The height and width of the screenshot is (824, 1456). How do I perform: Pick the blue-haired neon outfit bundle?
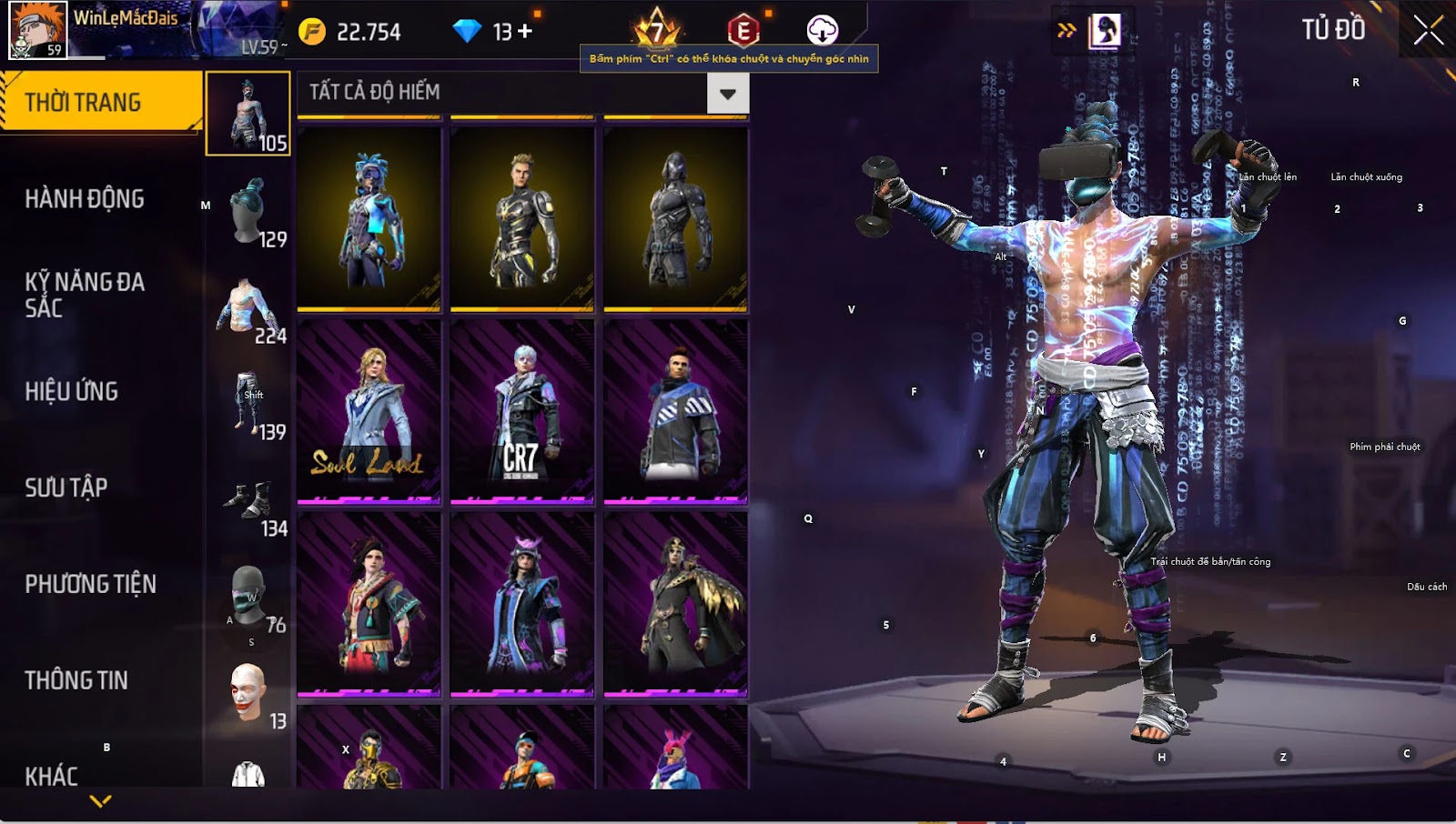click(369, 218)
